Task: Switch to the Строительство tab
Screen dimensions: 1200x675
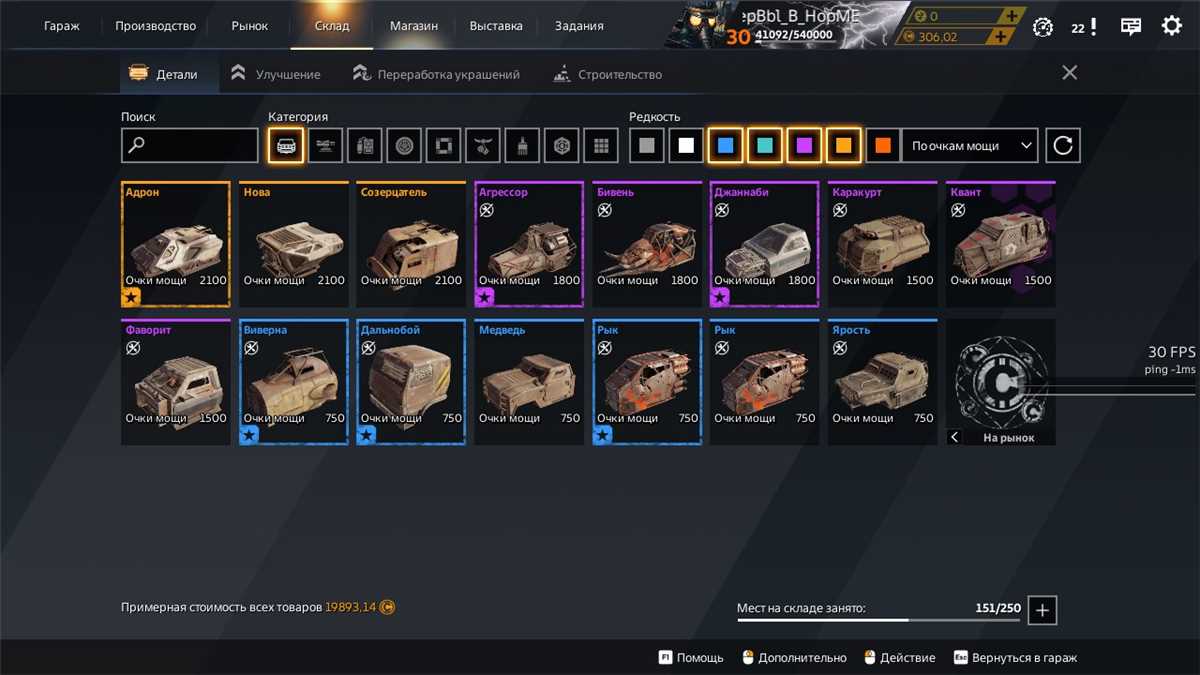Action: pos(607,74)
